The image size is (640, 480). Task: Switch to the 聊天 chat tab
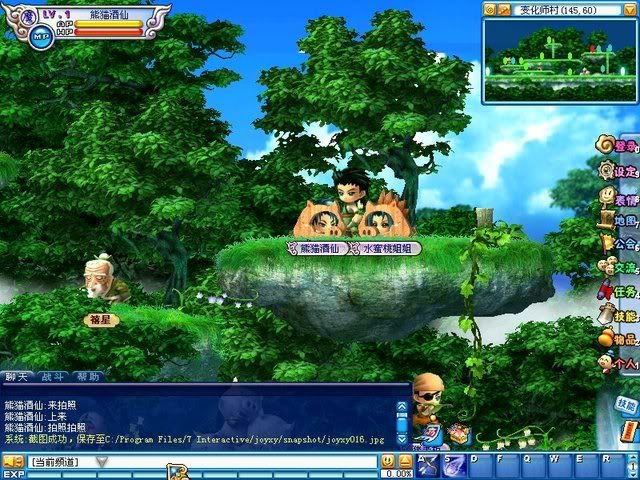[x=17, y=377]
